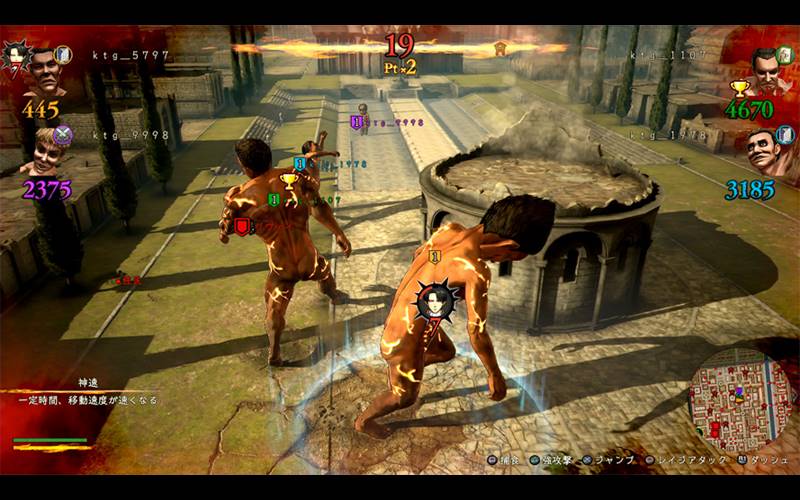Viewport: 800px width, 500px height.
Task: Click the red shield marker on the titan
Action: pos(241,226)
